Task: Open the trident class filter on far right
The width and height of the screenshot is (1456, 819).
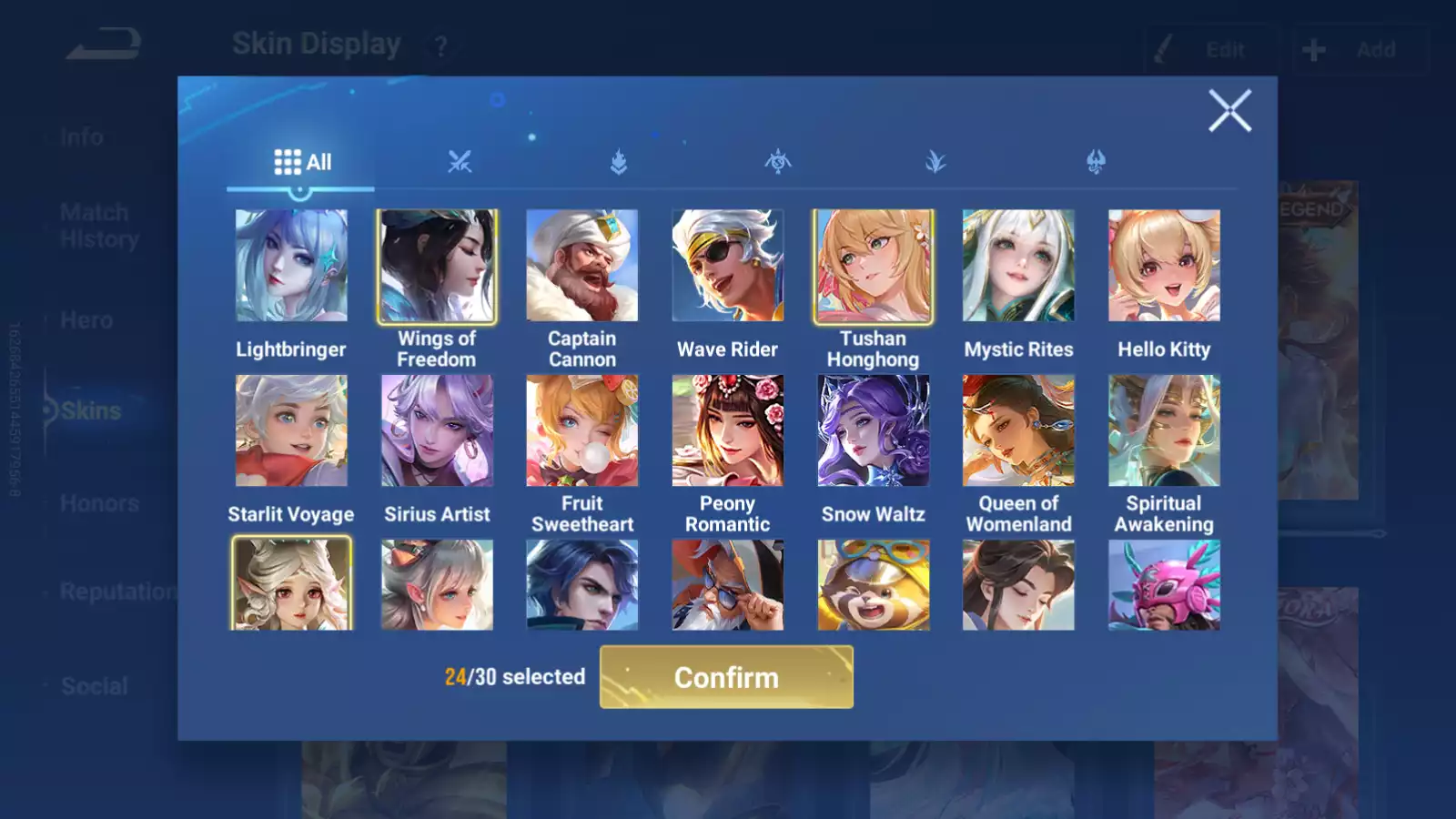Action: [1097, 163]
